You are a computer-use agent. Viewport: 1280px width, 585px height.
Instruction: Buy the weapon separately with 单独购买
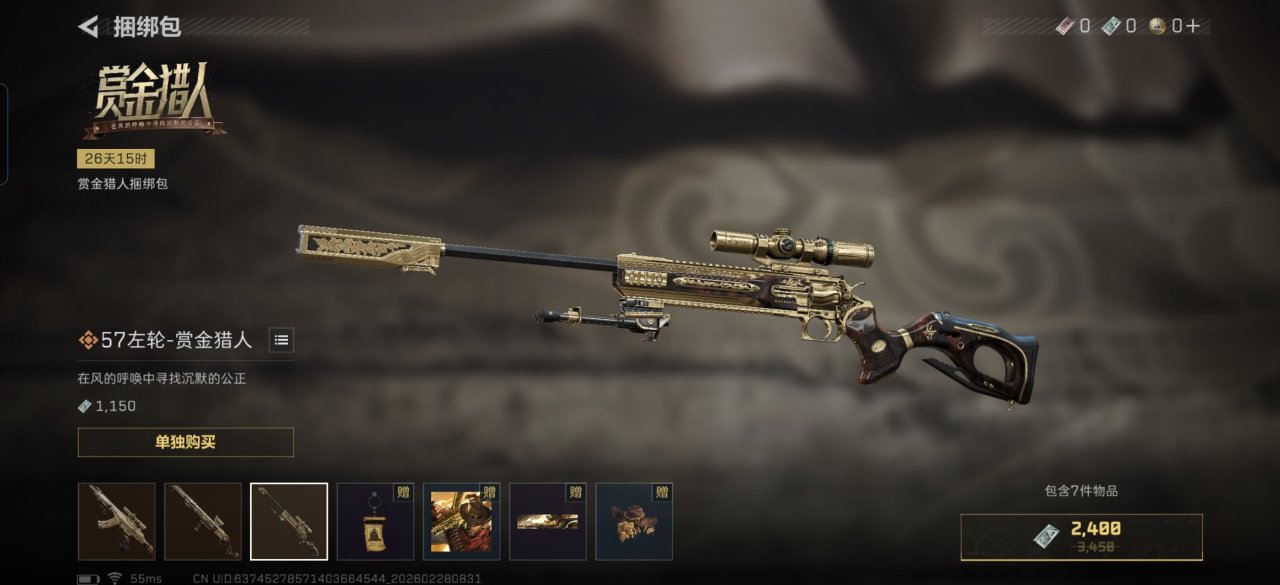point(185,442)
